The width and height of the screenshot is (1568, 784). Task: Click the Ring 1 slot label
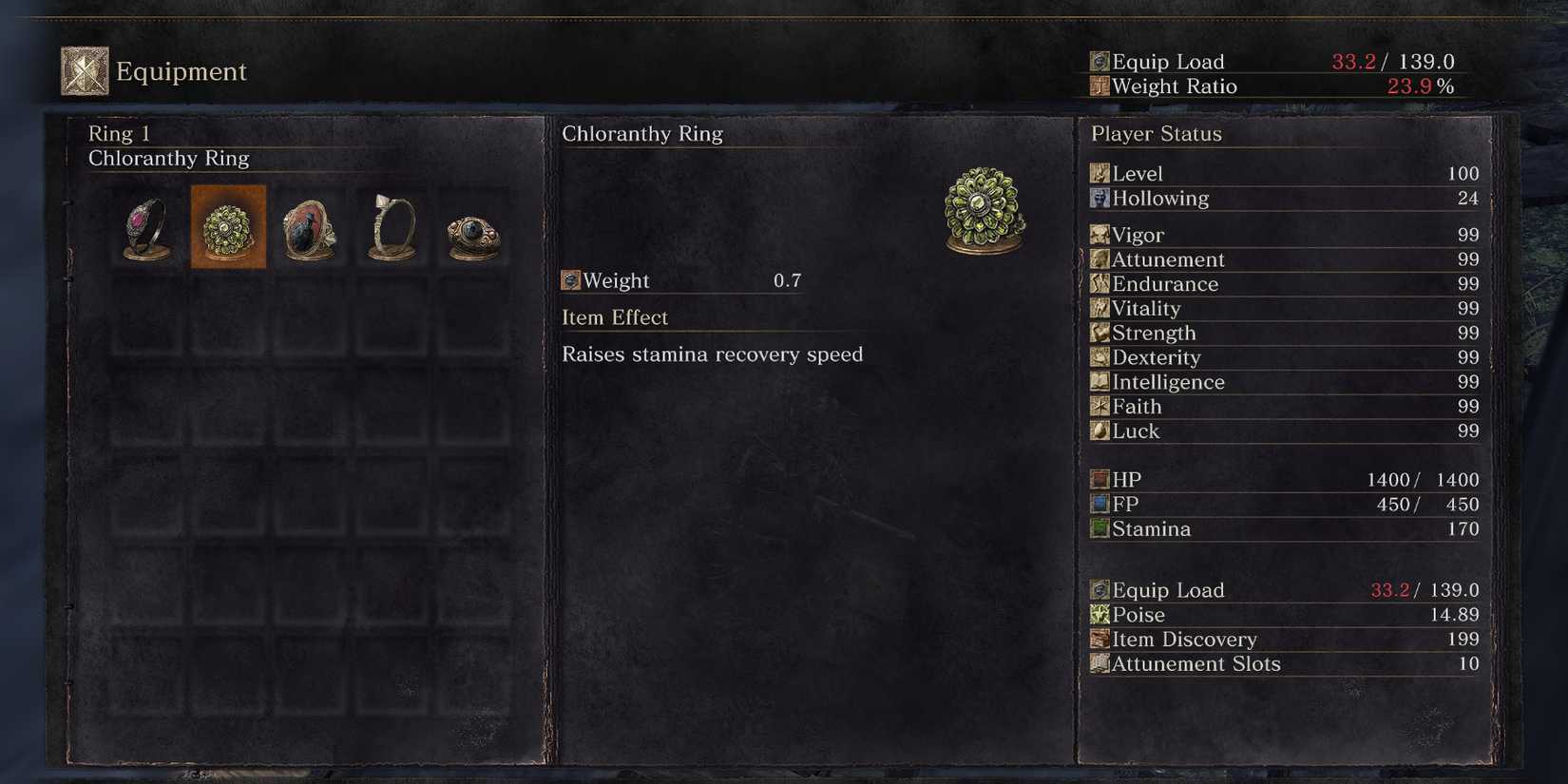(x=120, y=133)
